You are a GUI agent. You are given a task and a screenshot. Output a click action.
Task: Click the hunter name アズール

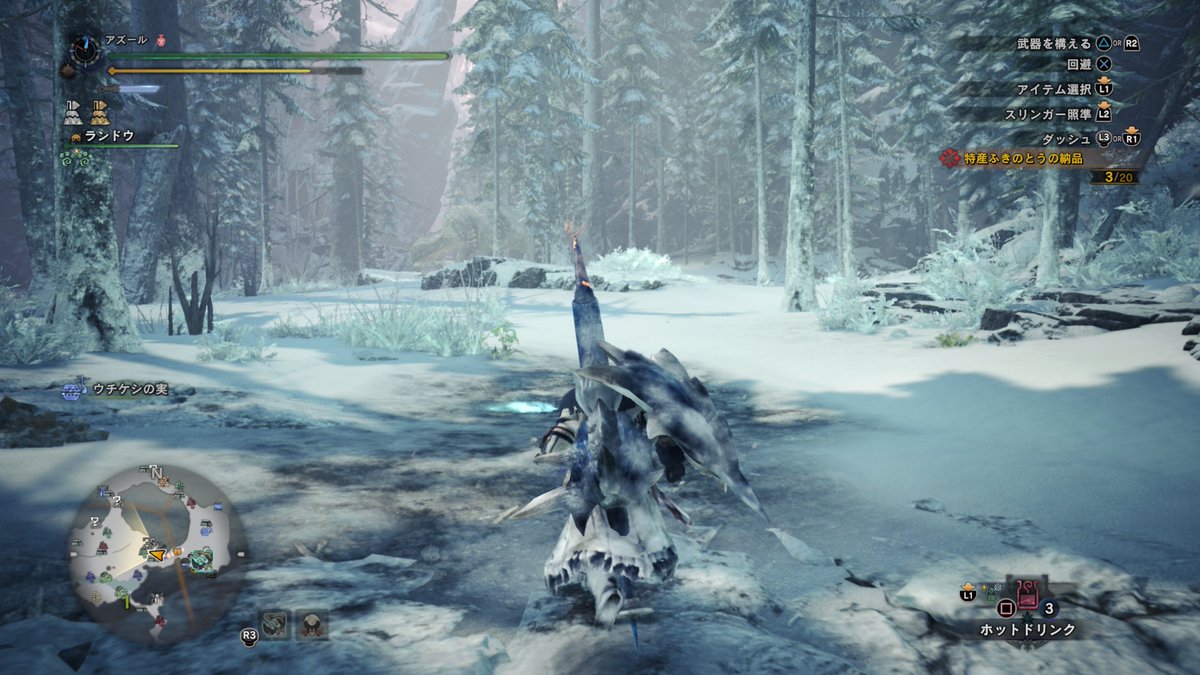pos(126,40)
